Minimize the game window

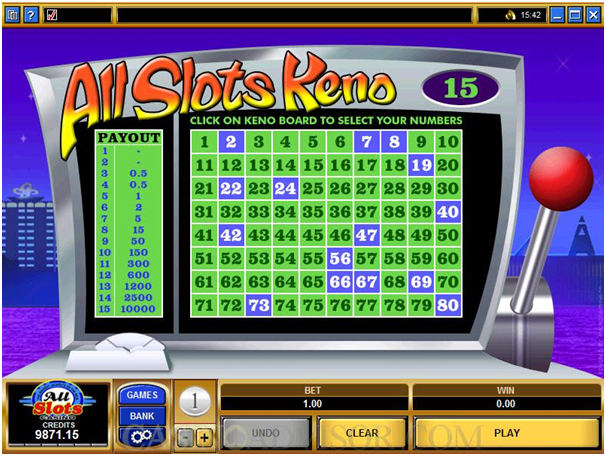pos(557,15)
